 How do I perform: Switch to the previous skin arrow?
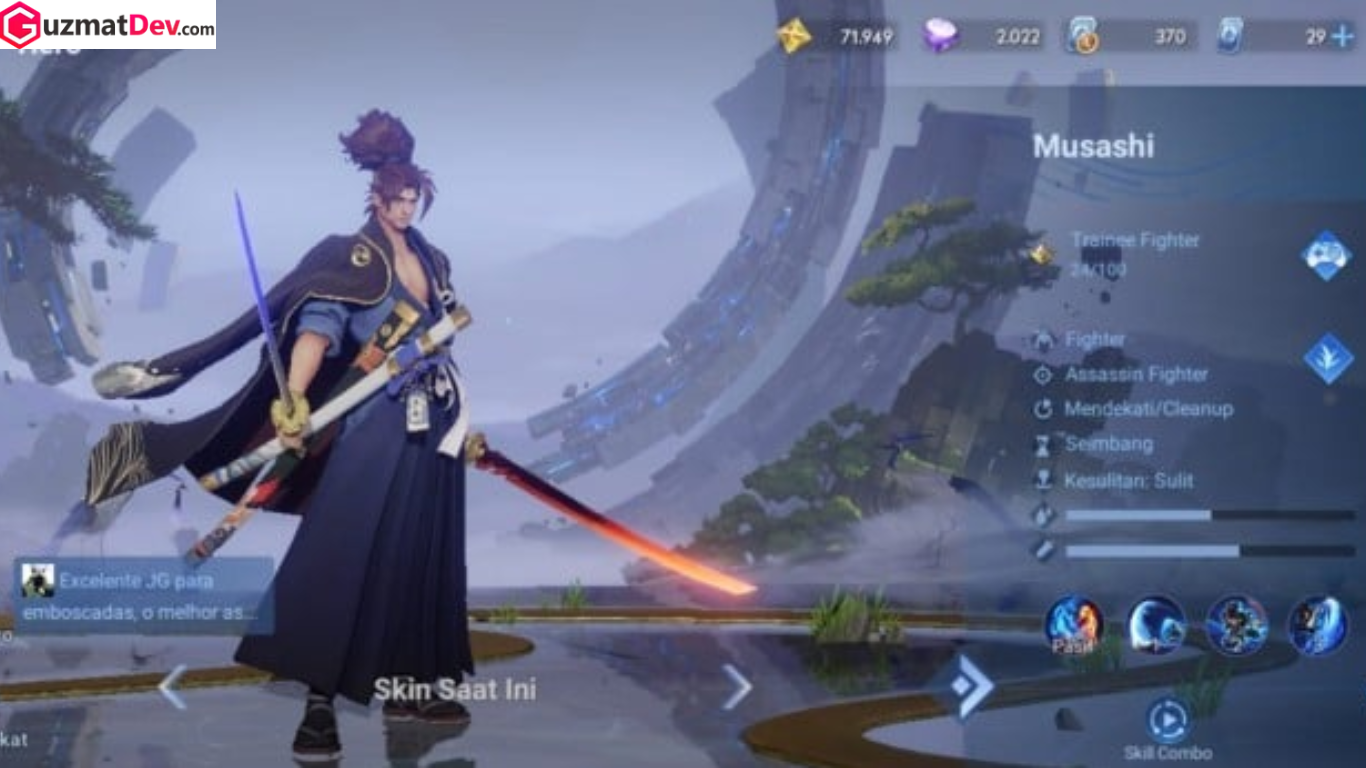point(172,687)
